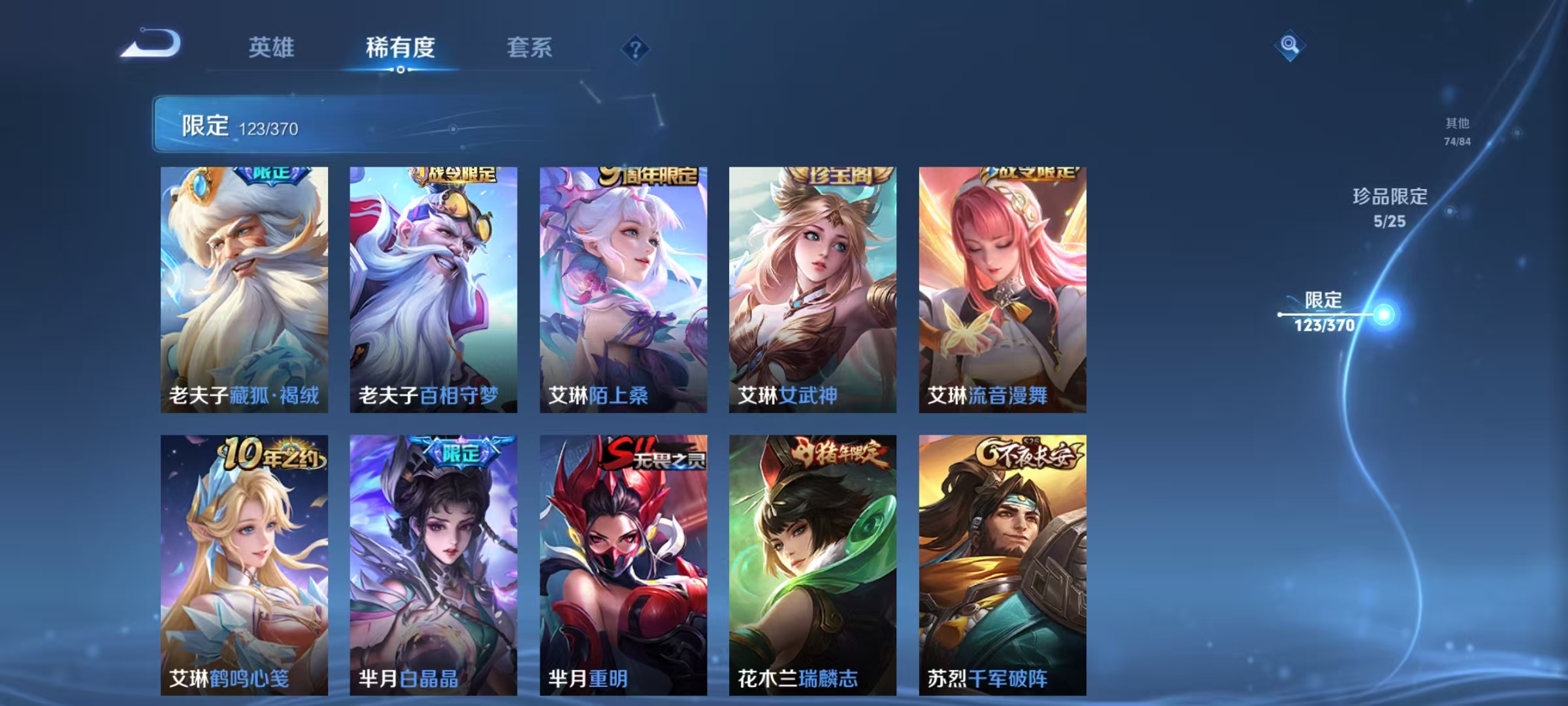
Task: Switch to the 套系 tab
Action: coord(529,48)
